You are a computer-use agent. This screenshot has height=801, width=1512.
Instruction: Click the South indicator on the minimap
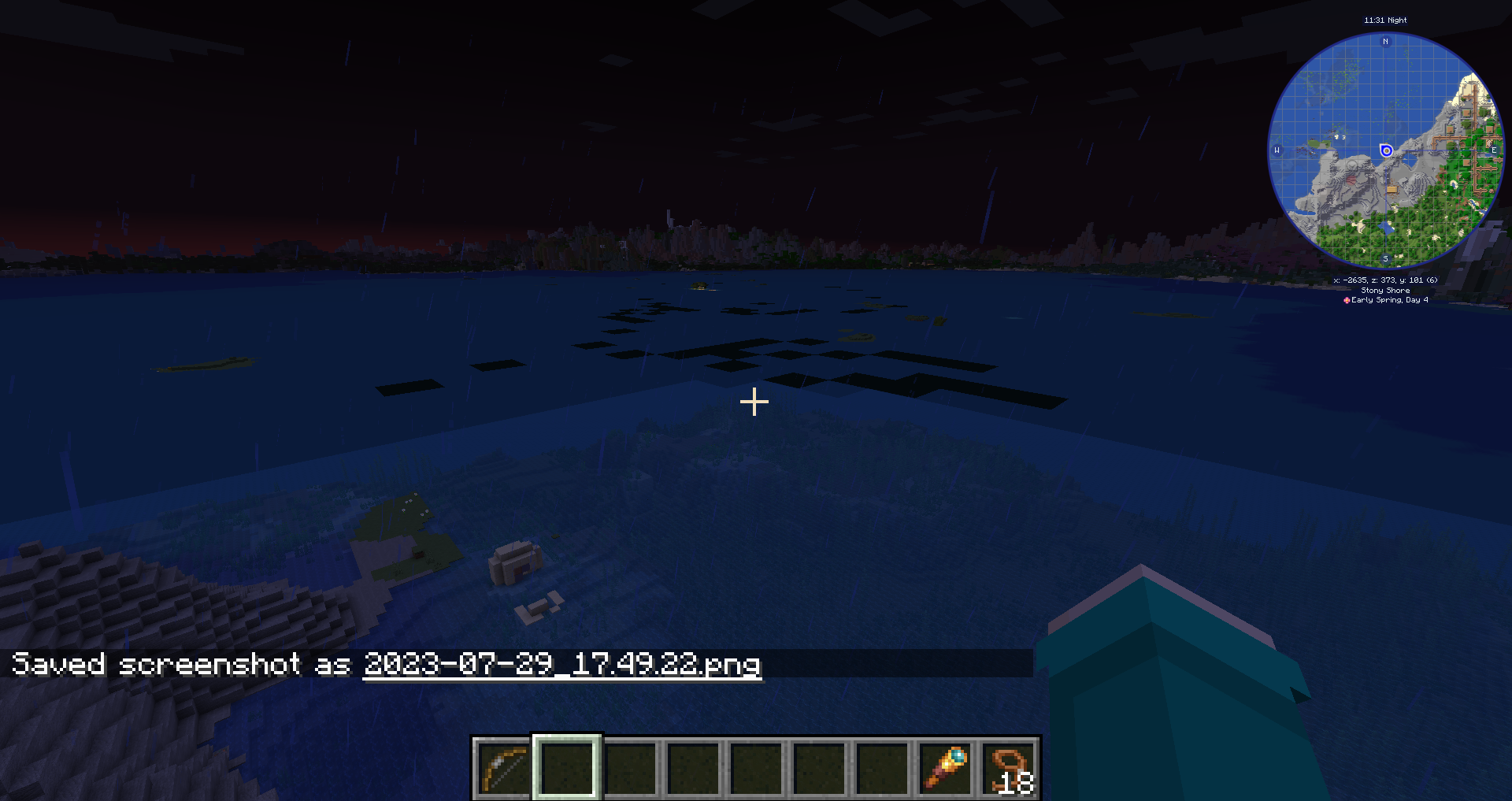tap(1384, 258)
